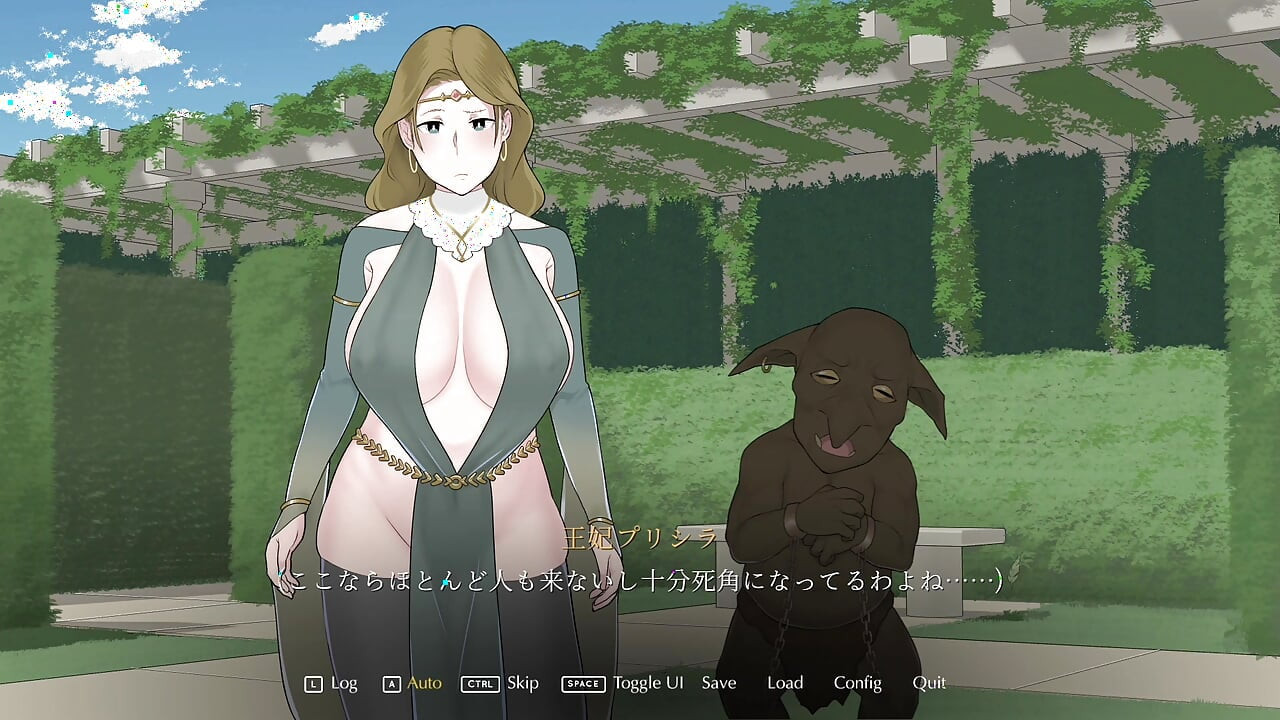Open the Config settings
1280x720 pixels.
pyautogui.click(x=857, y=683)
